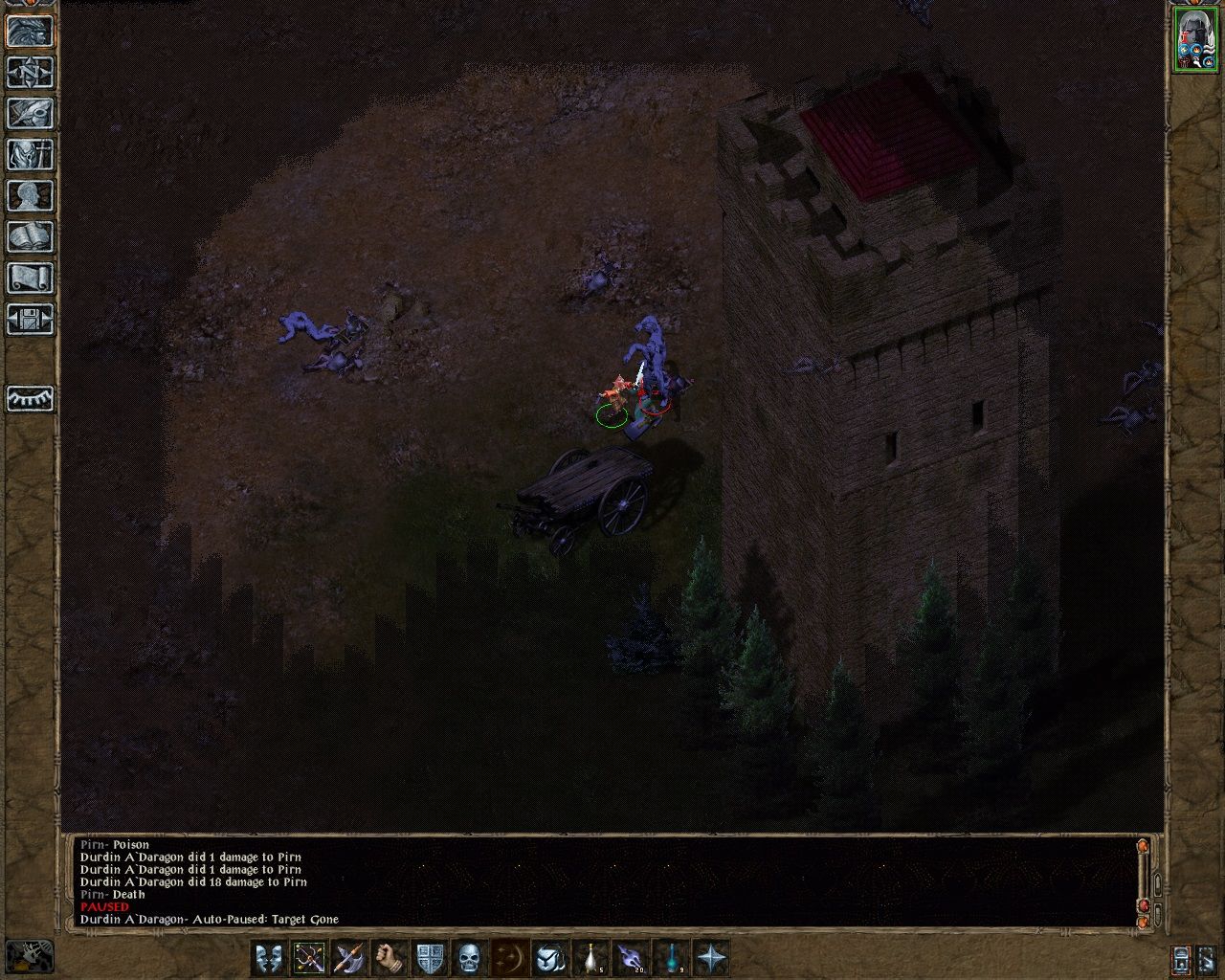Image resolution: width=1225 pixels, height=980 pixels.
Task: Click the dialogue masks icon
Action: pyautogui.click(x=271, y=955)
